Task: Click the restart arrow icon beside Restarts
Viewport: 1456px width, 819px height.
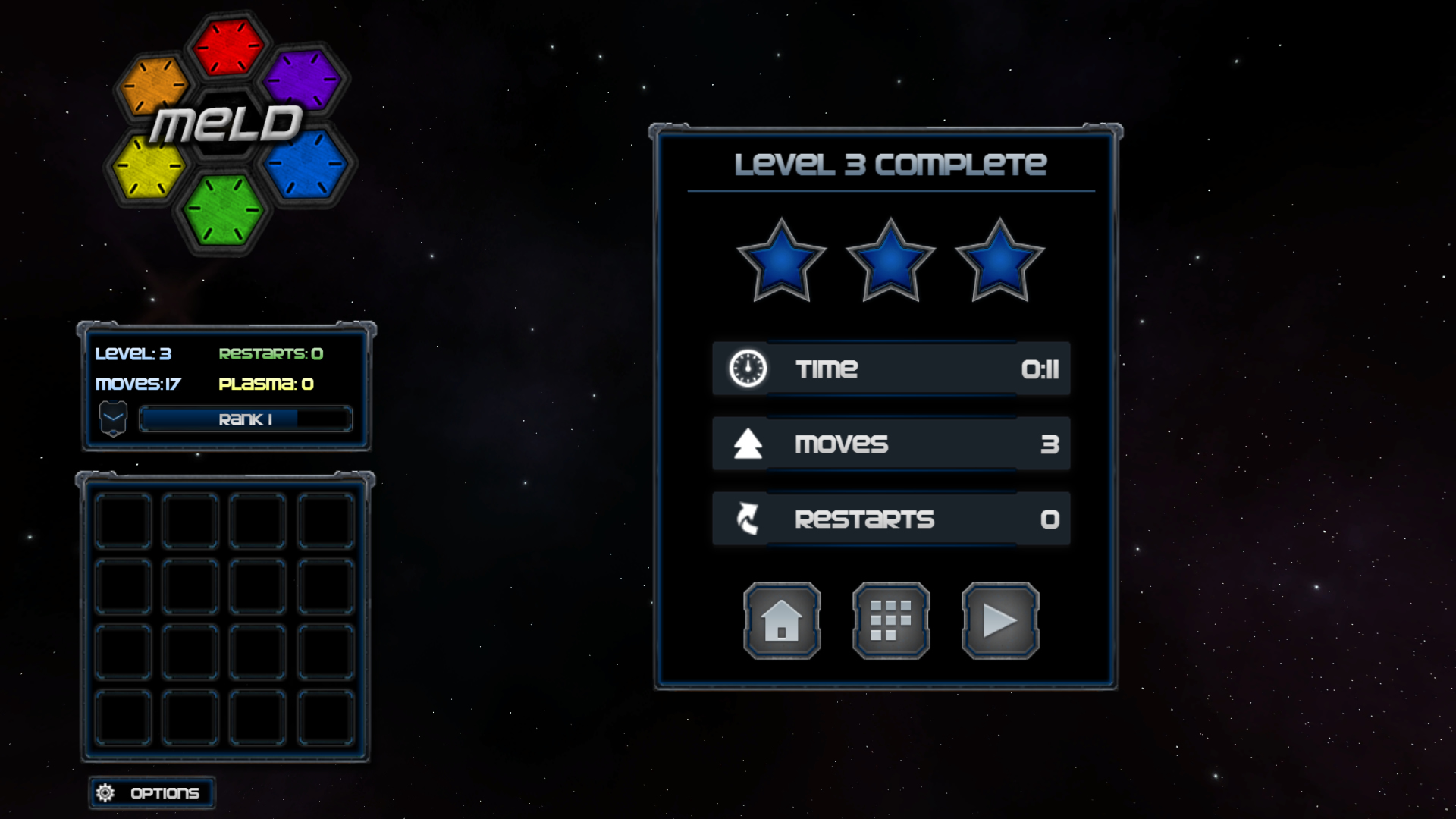Action: (746, 519)
